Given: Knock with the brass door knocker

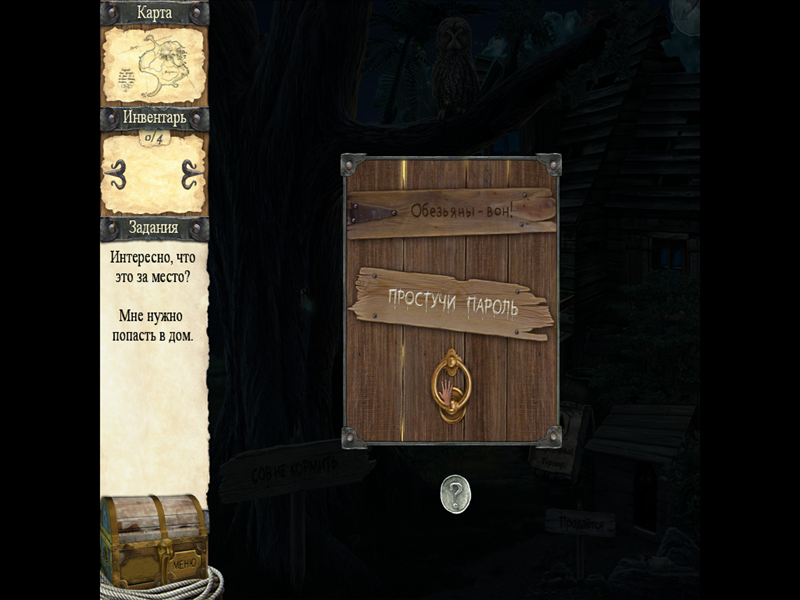Looking at the screenshot, I should pyautogui.click(x=450, y=385).
